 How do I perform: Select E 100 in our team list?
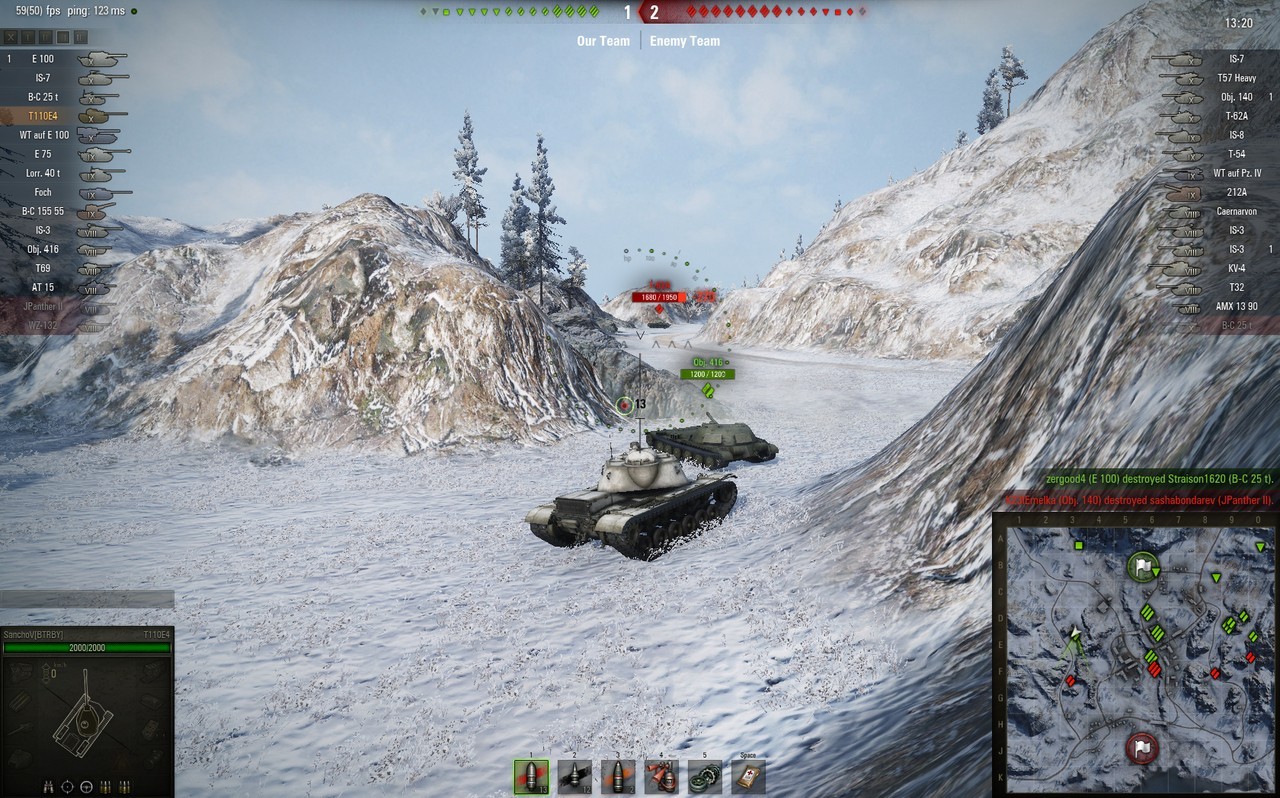[x=60, y=59]
